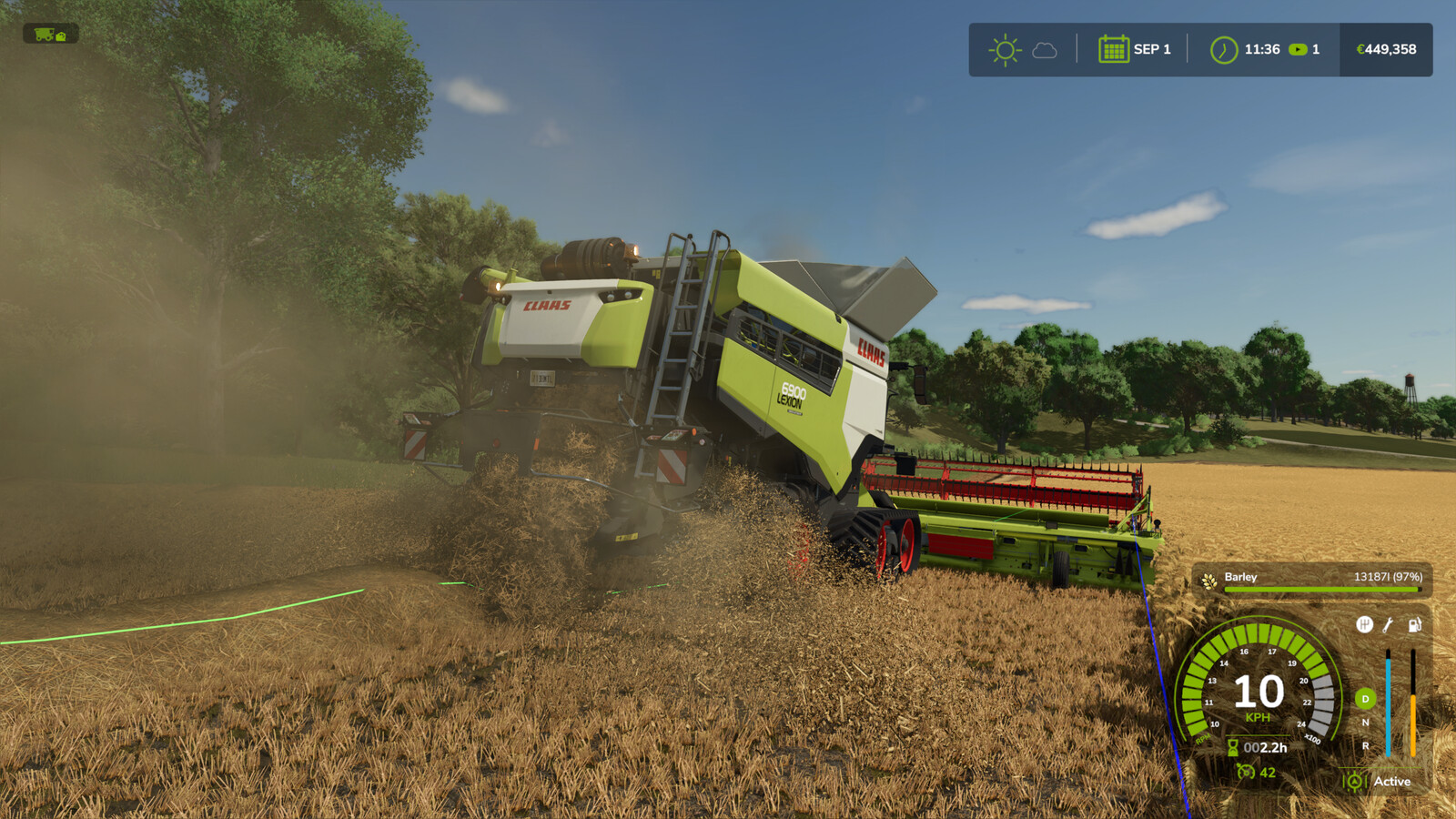Click the helper gauge icon near 42
The width and height of the screenshot is (1456, 819).
pyautogui.click(x=1246, y=773)
